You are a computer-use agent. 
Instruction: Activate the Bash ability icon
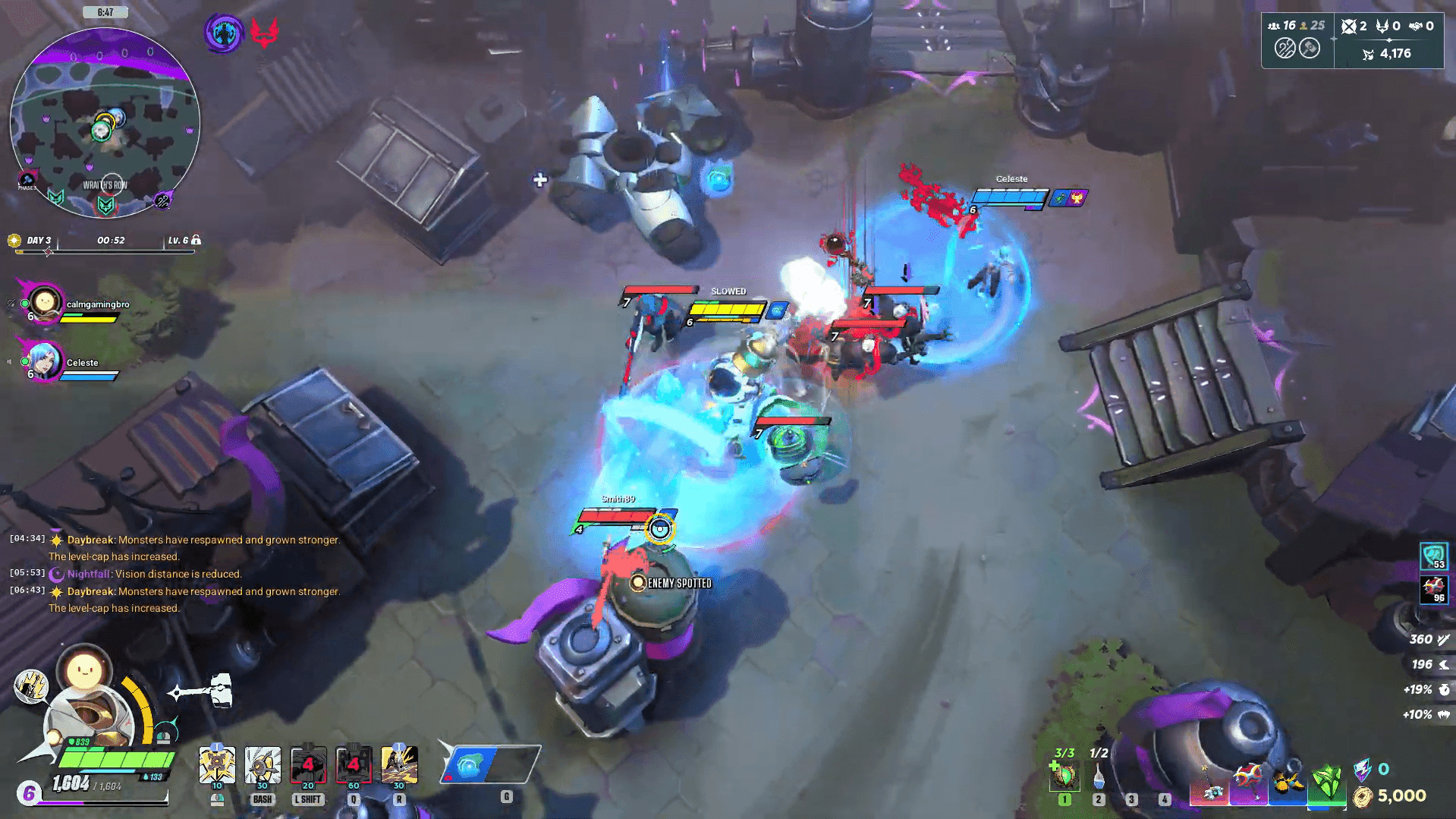tap(263, 765)
